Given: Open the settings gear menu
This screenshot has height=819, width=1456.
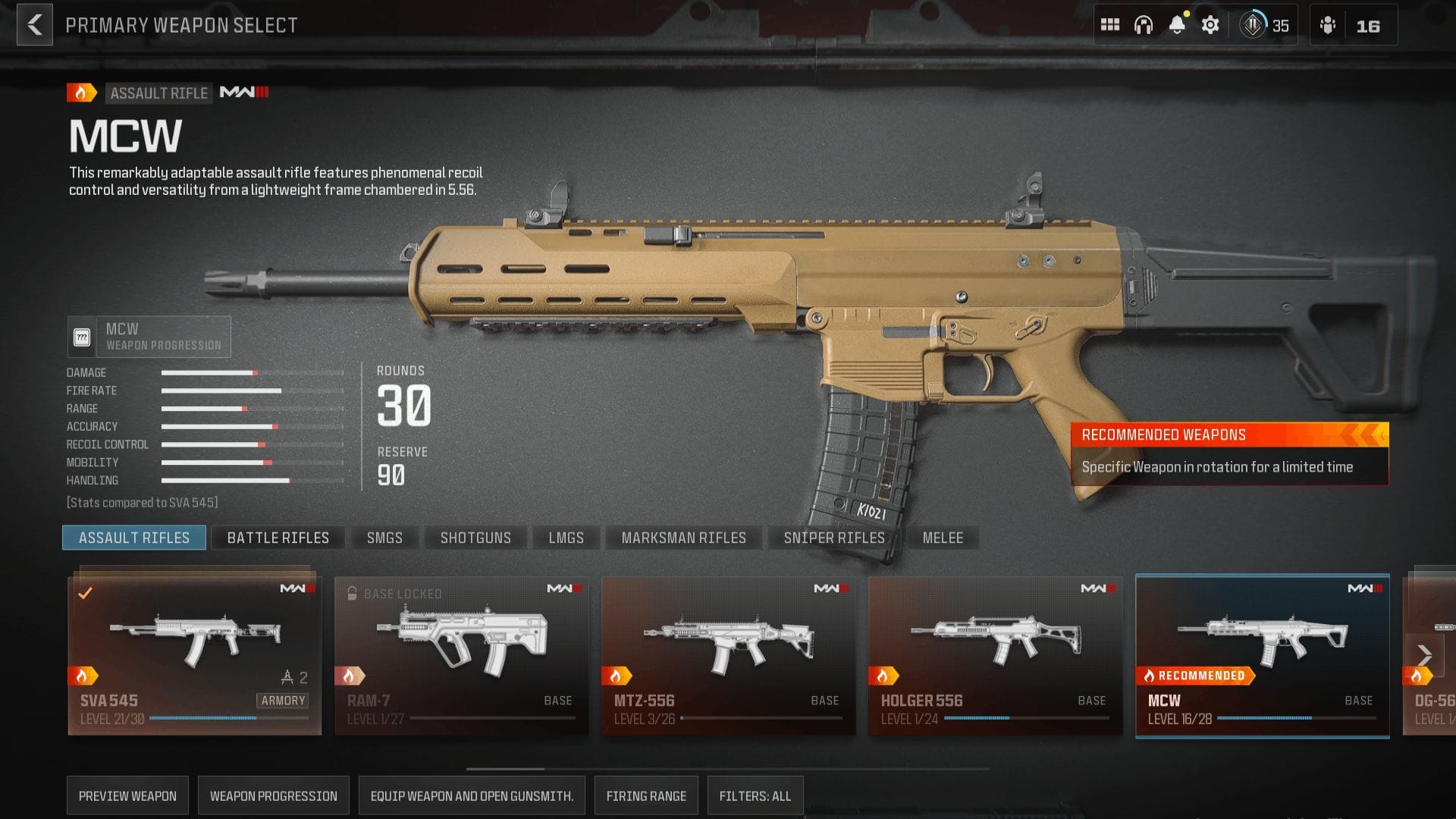Looking at the screenshot, I should pos(1210,24).
